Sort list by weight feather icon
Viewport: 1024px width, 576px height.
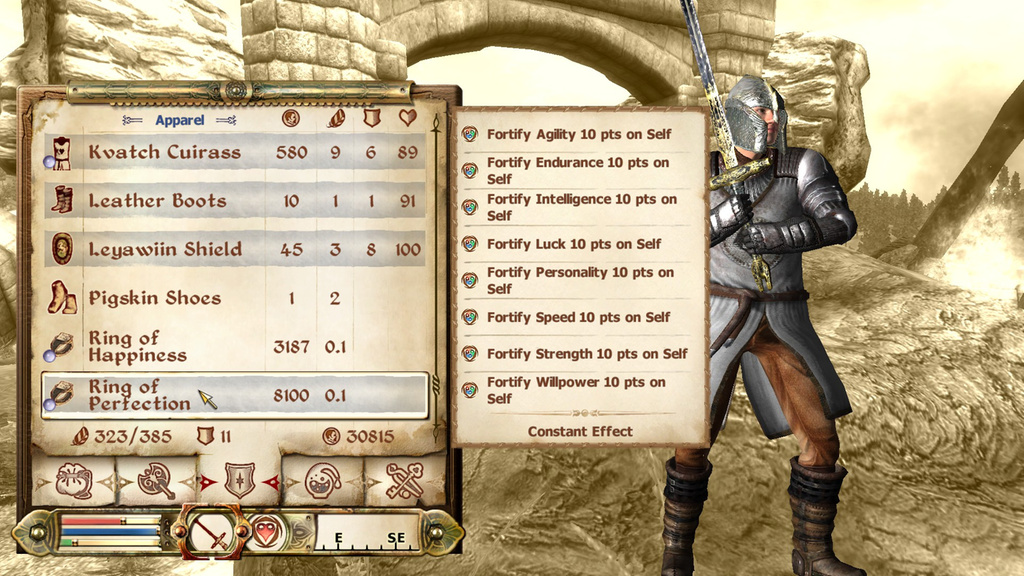click(336, 118)
